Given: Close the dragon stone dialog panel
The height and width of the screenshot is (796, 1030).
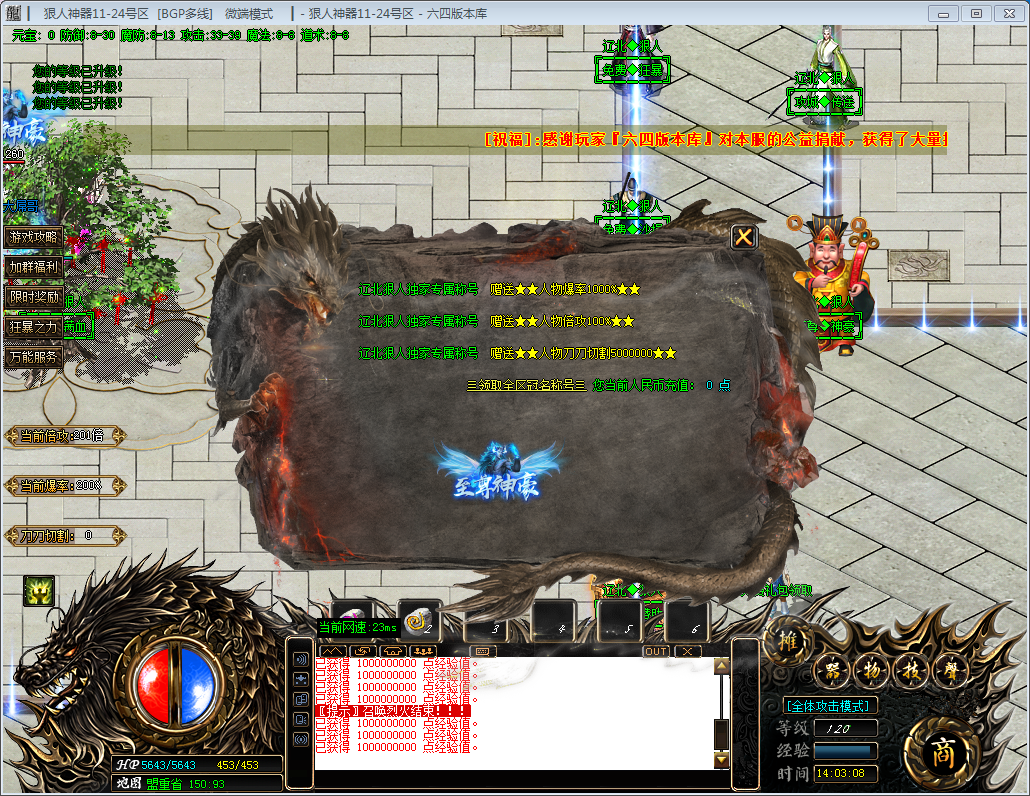Looking at the screenshot, I should point(744,237).
